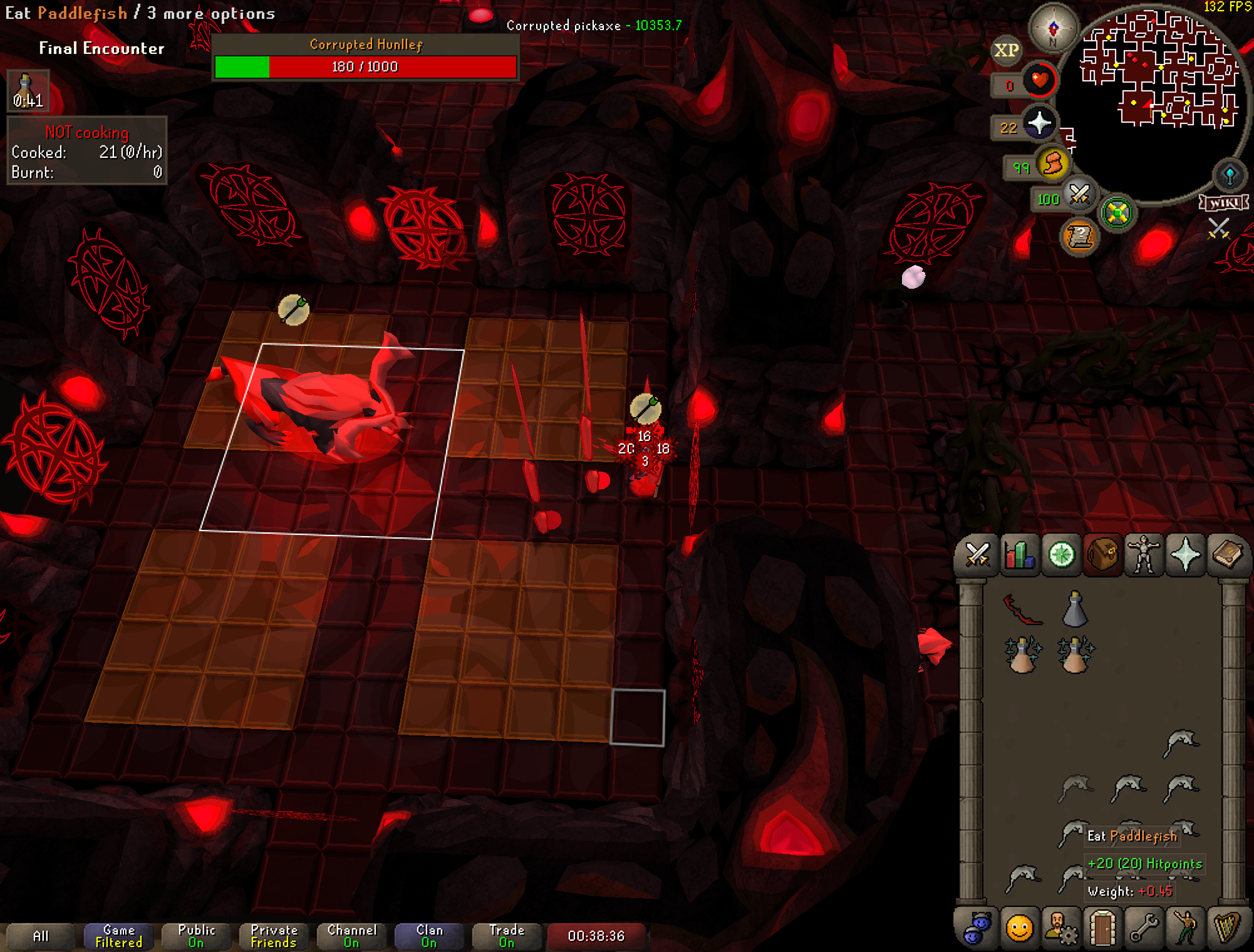Open the Combat Options tab

click(977, 555)
